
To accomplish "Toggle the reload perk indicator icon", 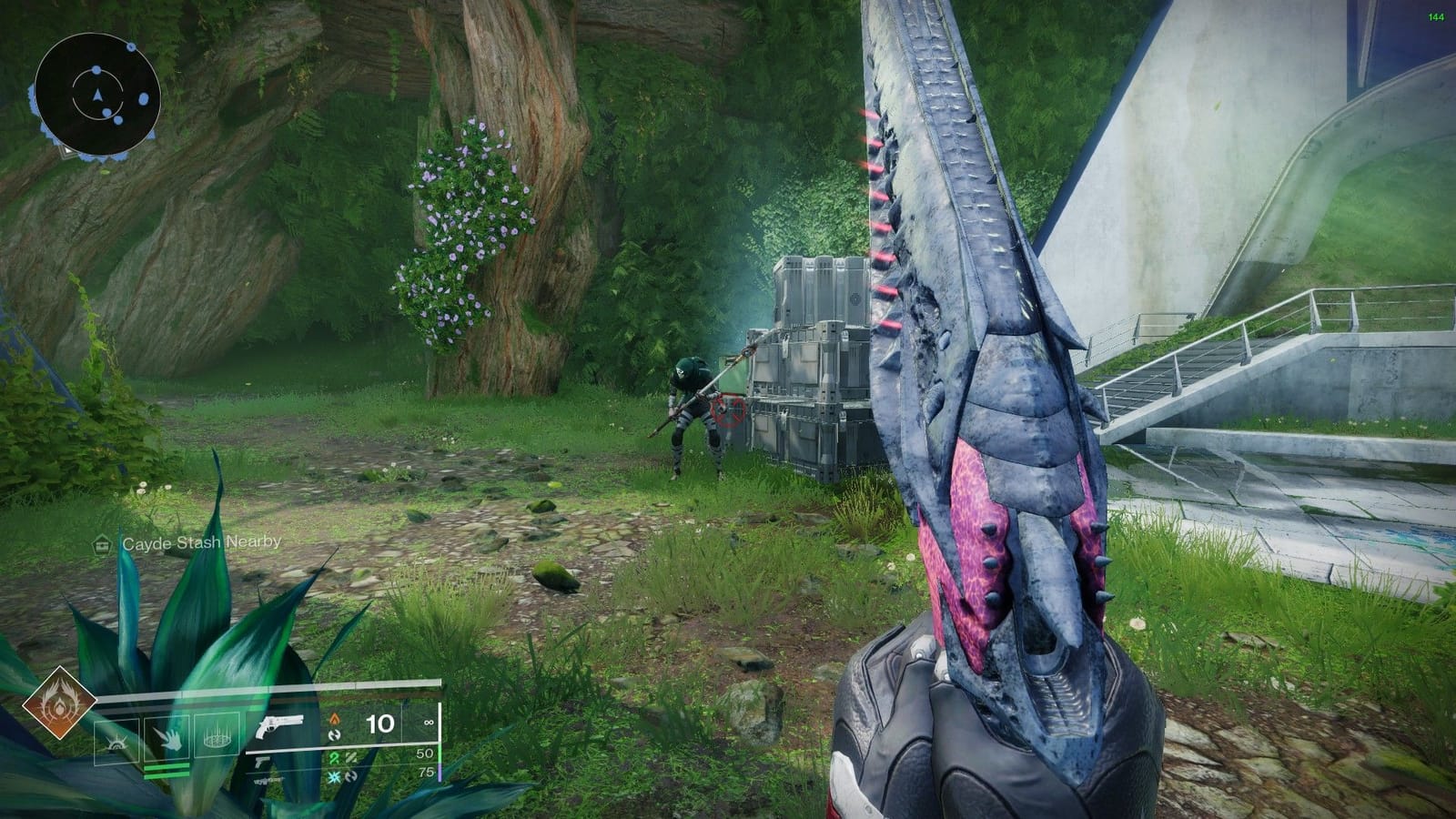I will click(x=335, y=735).
